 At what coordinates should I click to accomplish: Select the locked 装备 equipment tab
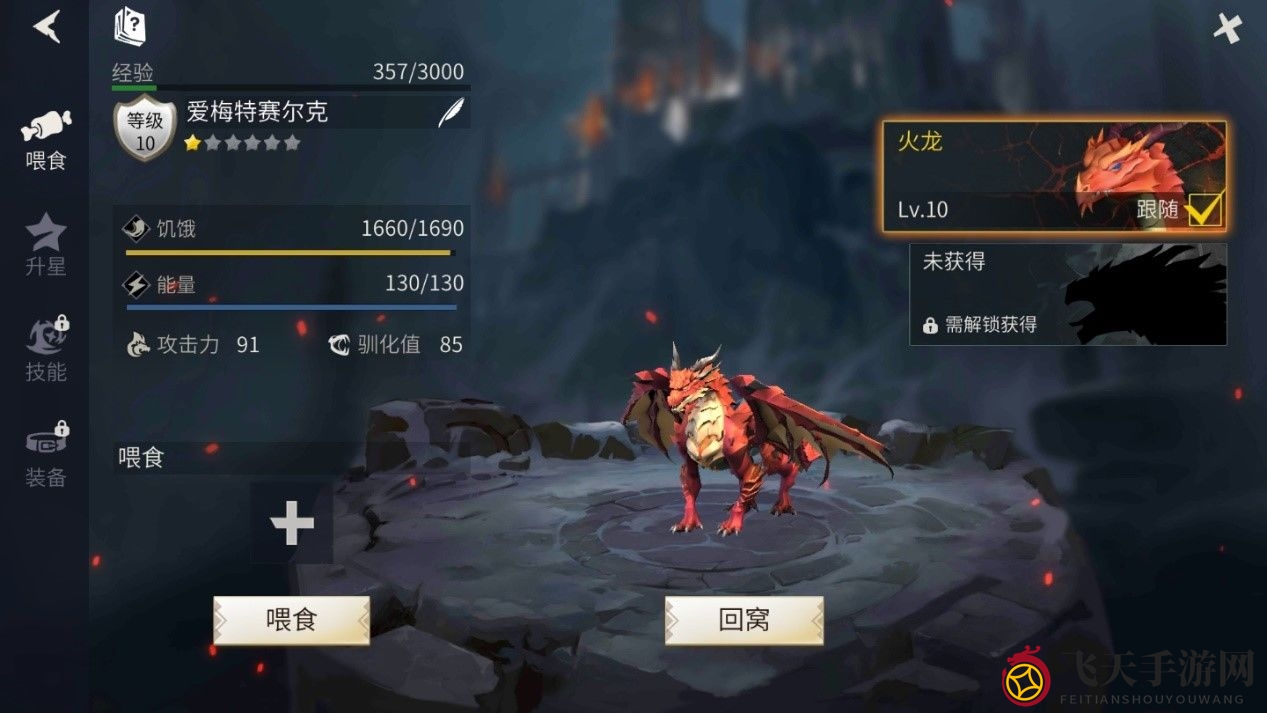[x=46, y=456]
